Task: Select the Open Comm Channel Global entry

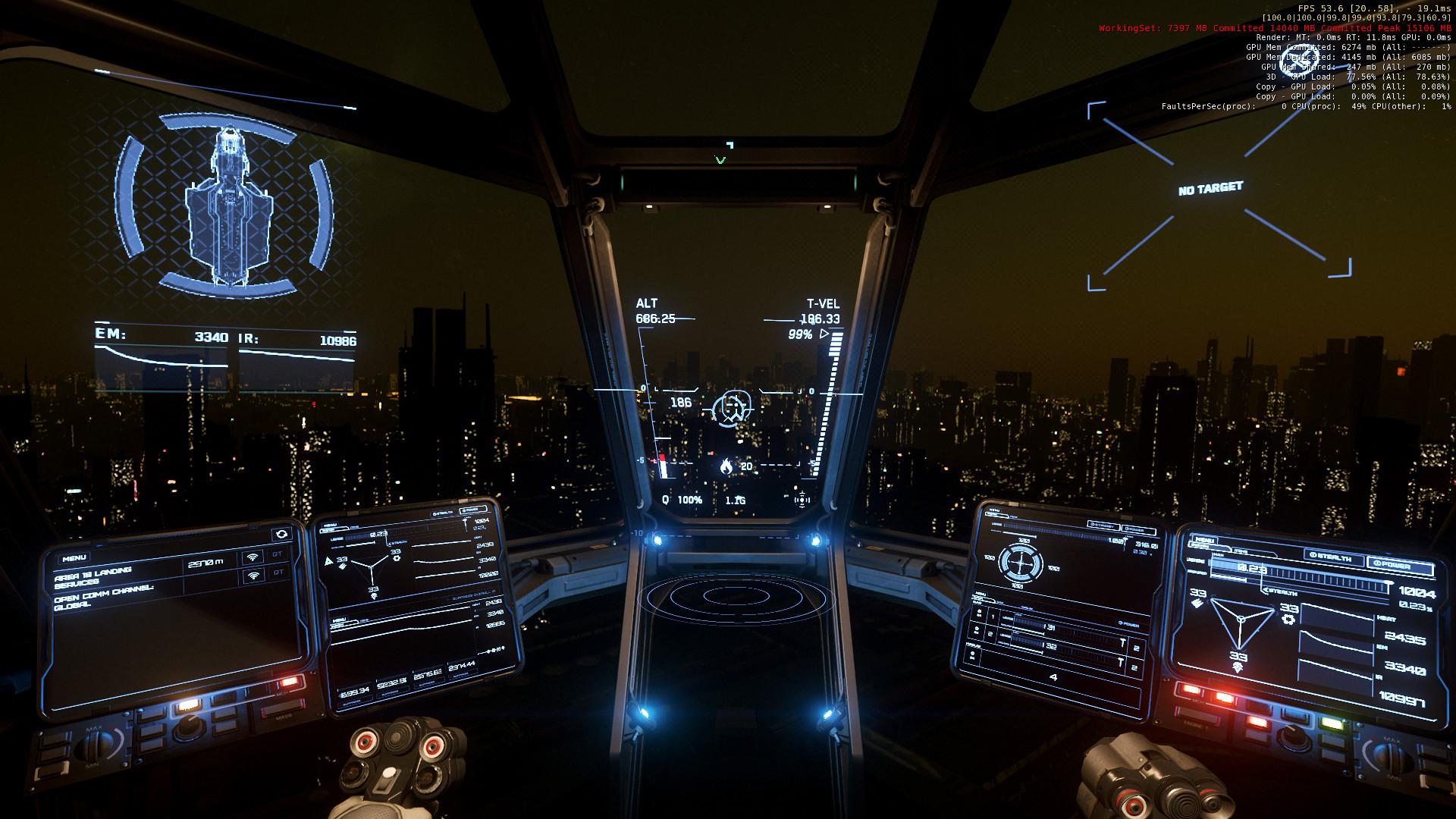Action: tap(105, 598)
